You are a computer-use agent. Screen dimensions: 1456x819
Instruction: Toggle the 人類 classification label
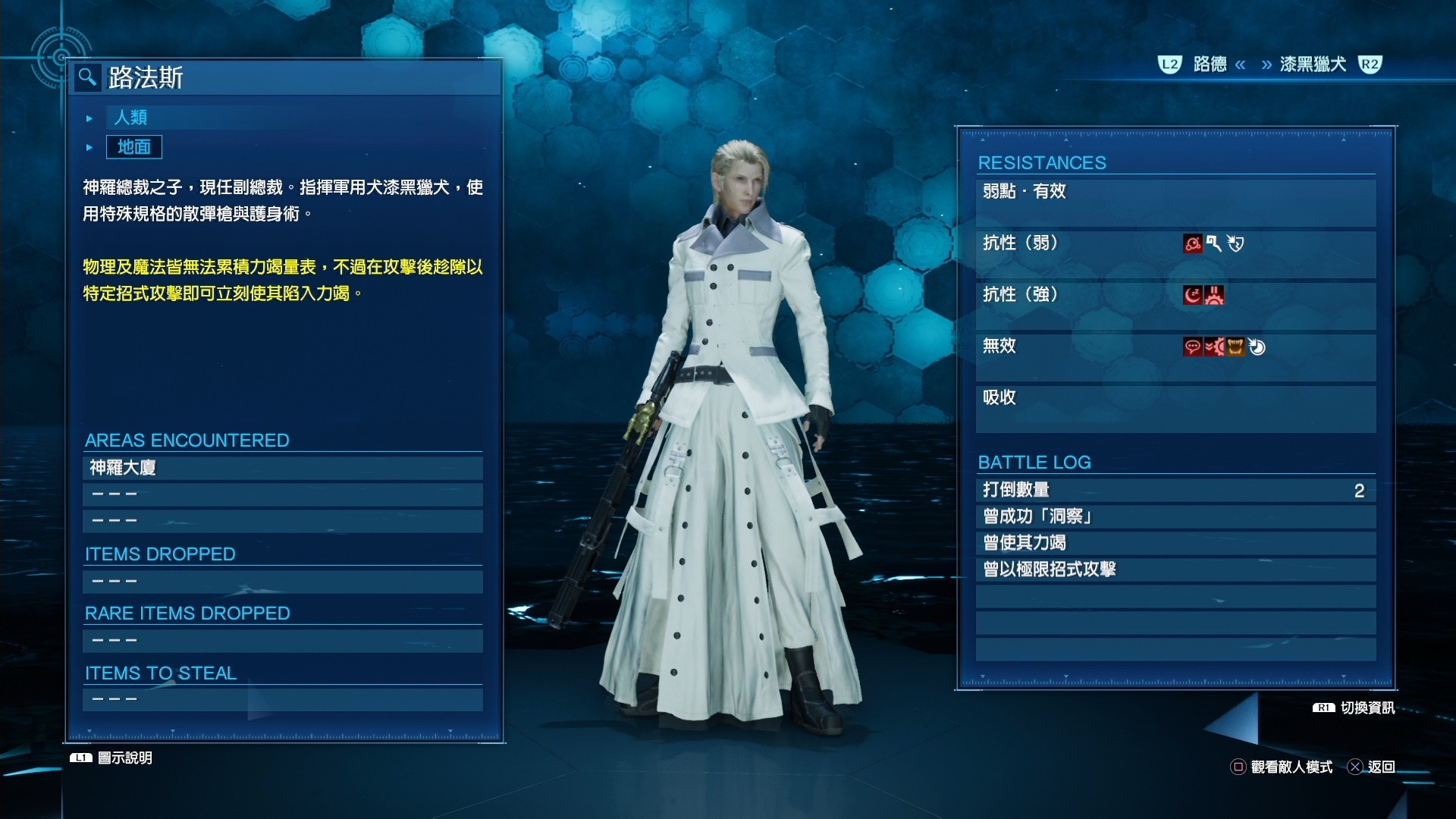(130, 118)
